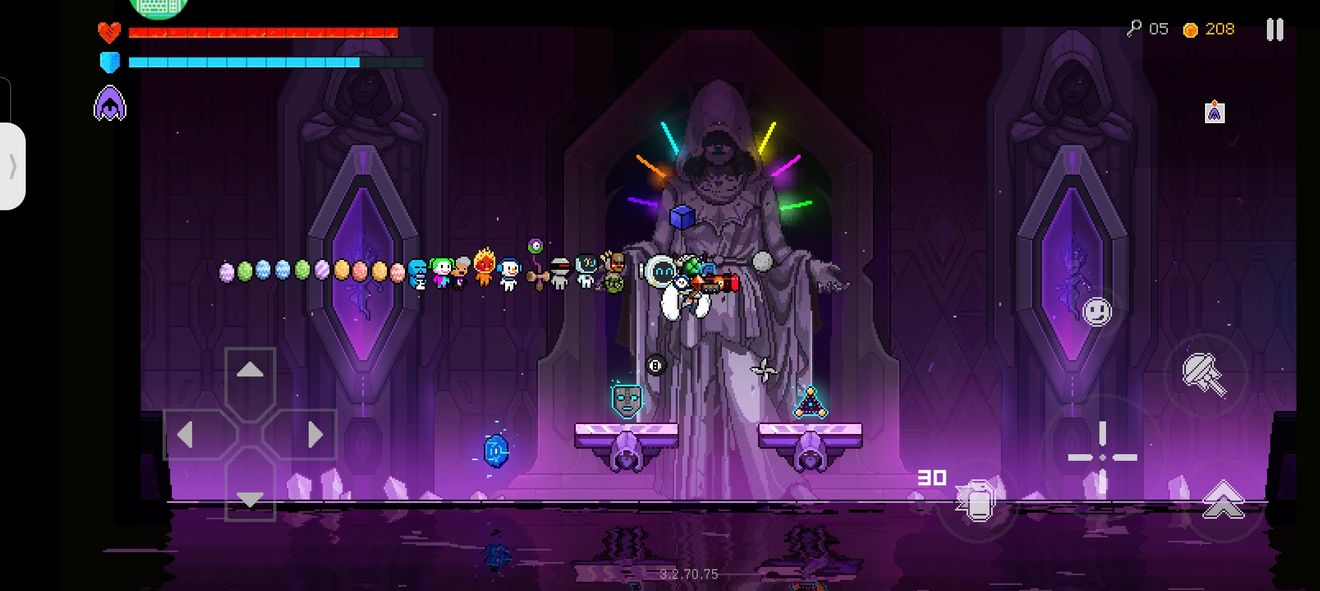The width and height of the screenshot is (1320, 591).
Task: Open the smiley emote button
Action: pos(1097,311)
